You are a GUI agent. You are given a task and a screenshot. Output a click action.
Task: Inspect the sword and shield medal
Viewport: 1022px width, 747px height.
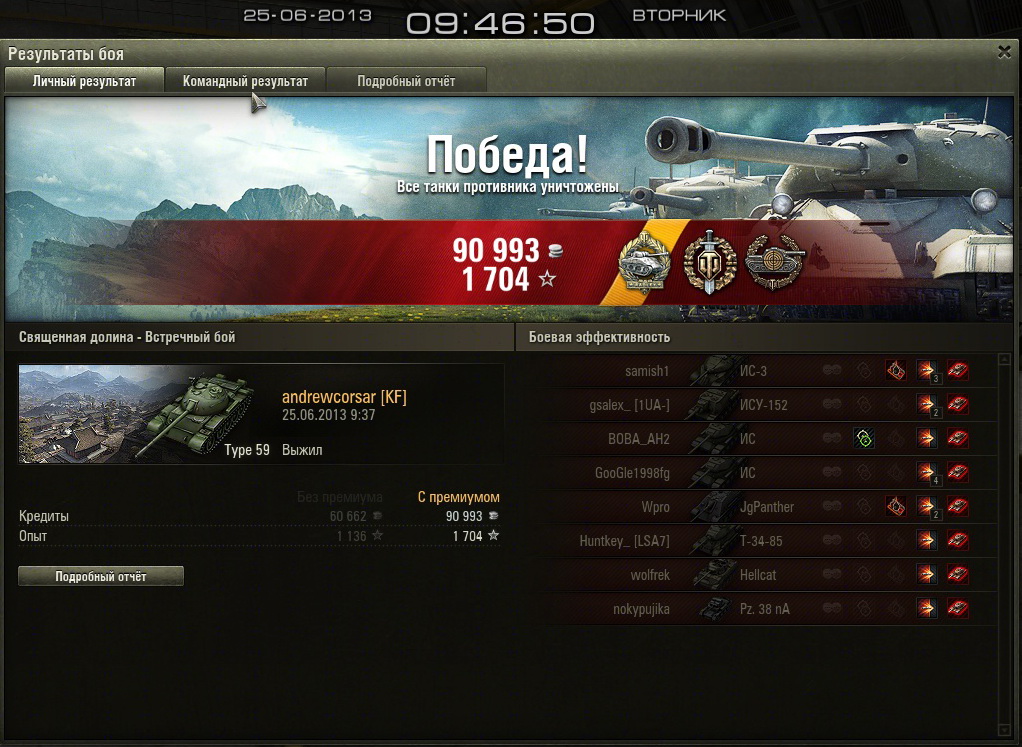click(x=709, y=263)
